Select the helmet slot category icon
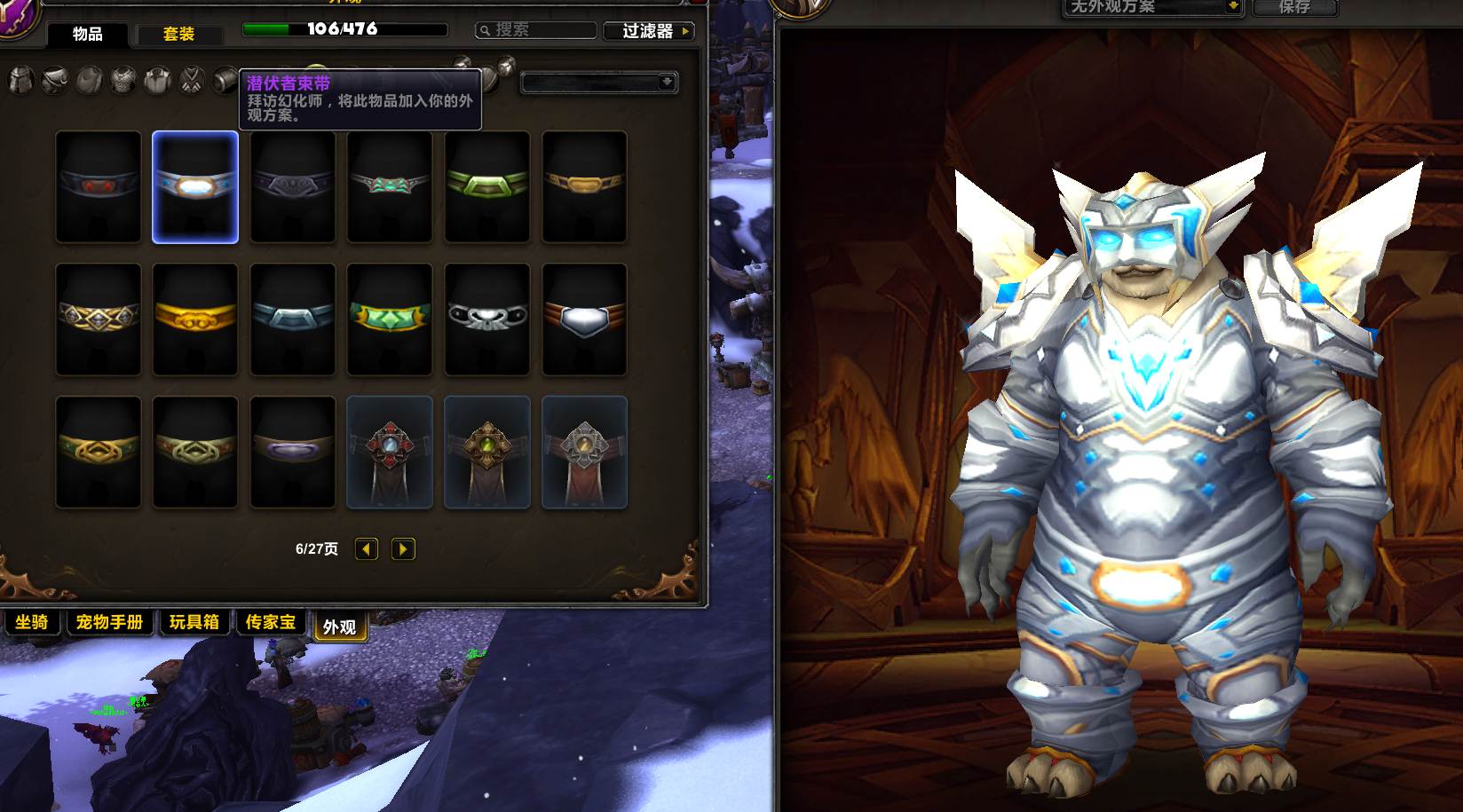 point(21,82)
